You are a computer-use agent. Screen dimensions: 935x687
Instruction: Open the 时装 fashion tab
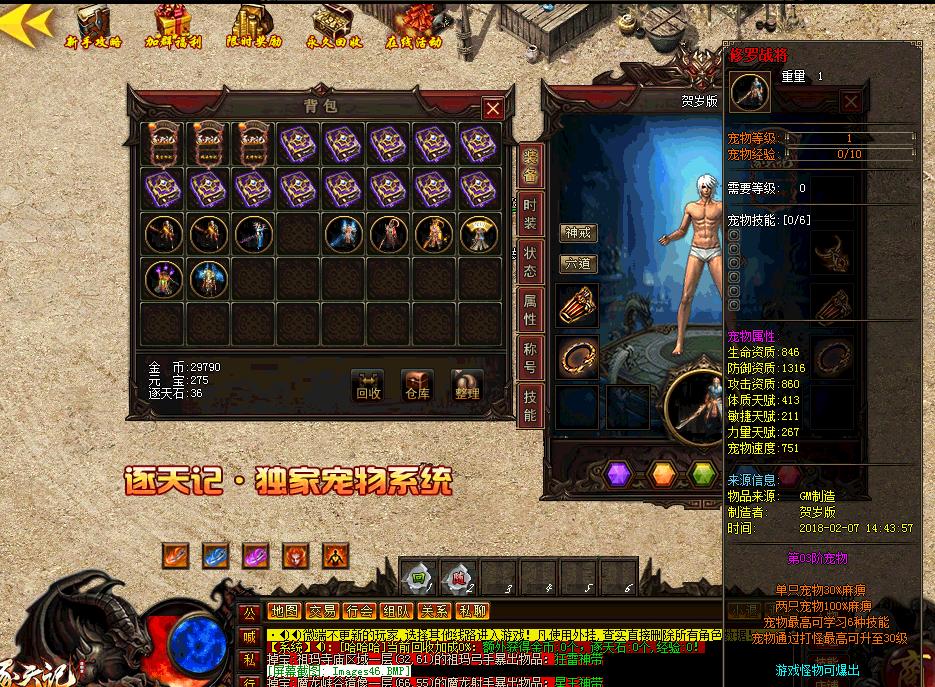pyautogui.click(x=530, y=211)
